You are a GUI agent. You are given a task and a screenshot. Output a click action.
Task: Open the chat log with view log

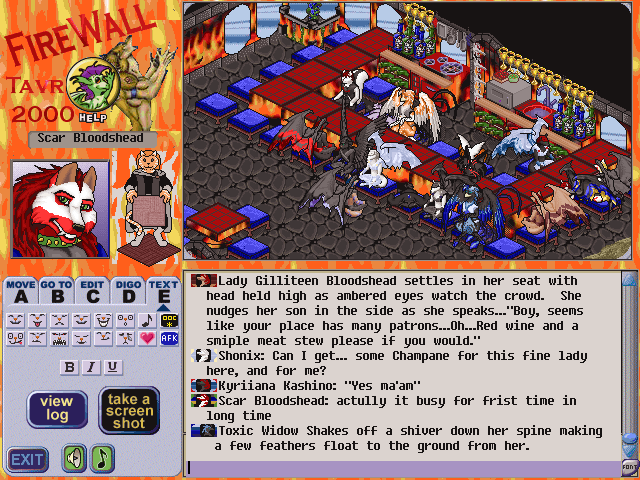point(55,410)
